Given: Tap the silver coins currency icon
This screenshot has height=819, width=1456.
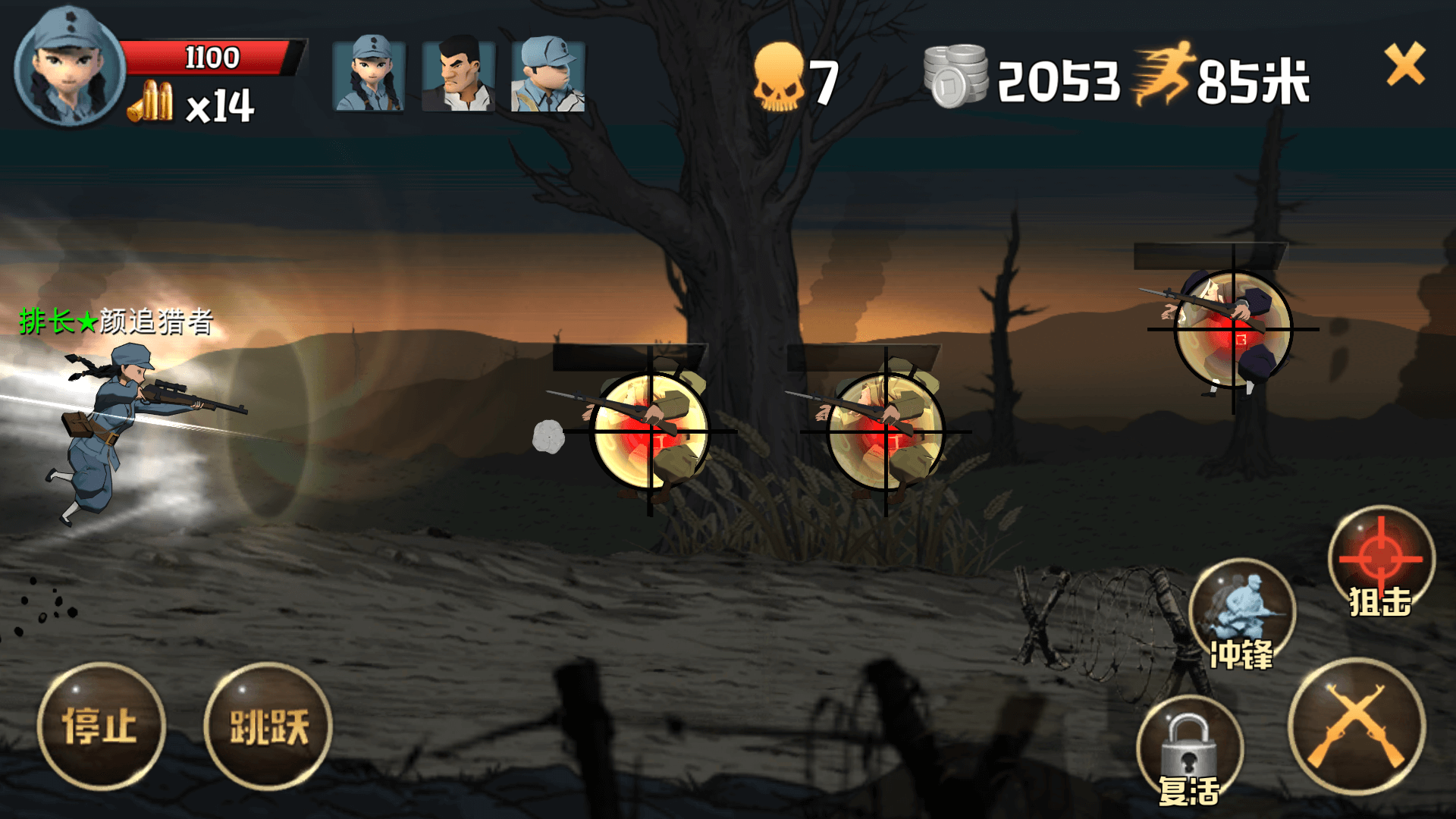Looking at the screenshot, I should [x=956, y=76].
